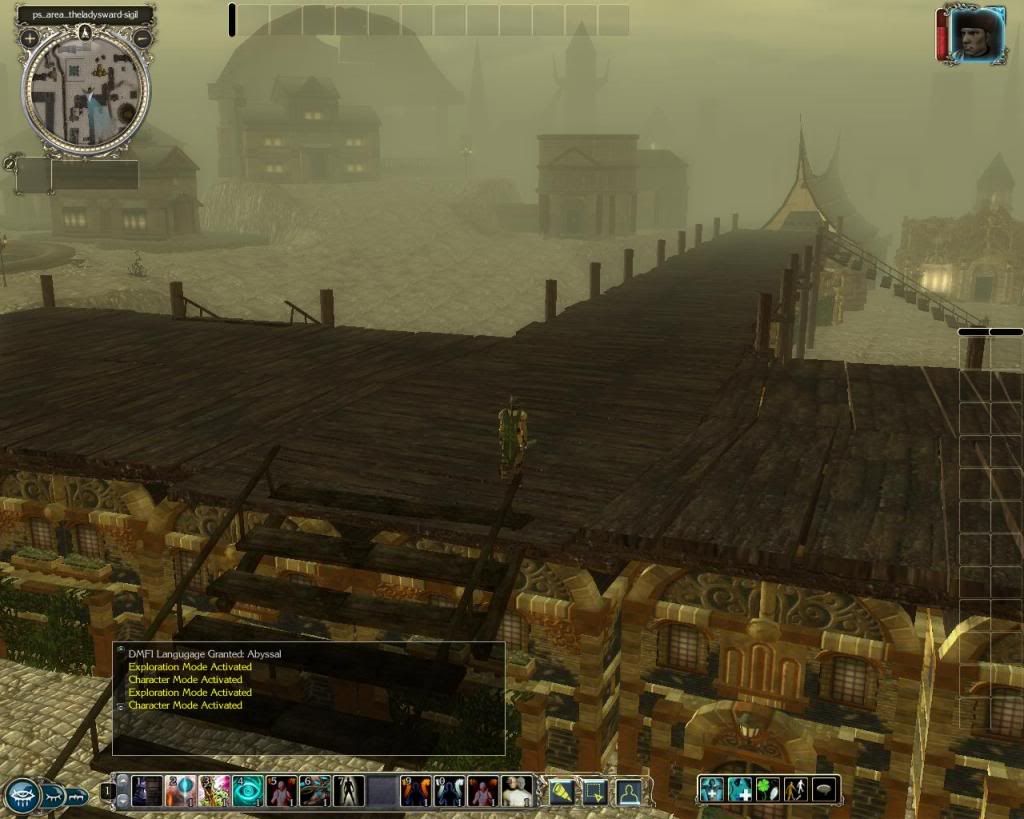Zoom in the minimap with the plus button
Viewport: 1024px width, 819px height.
click(30, 39)
